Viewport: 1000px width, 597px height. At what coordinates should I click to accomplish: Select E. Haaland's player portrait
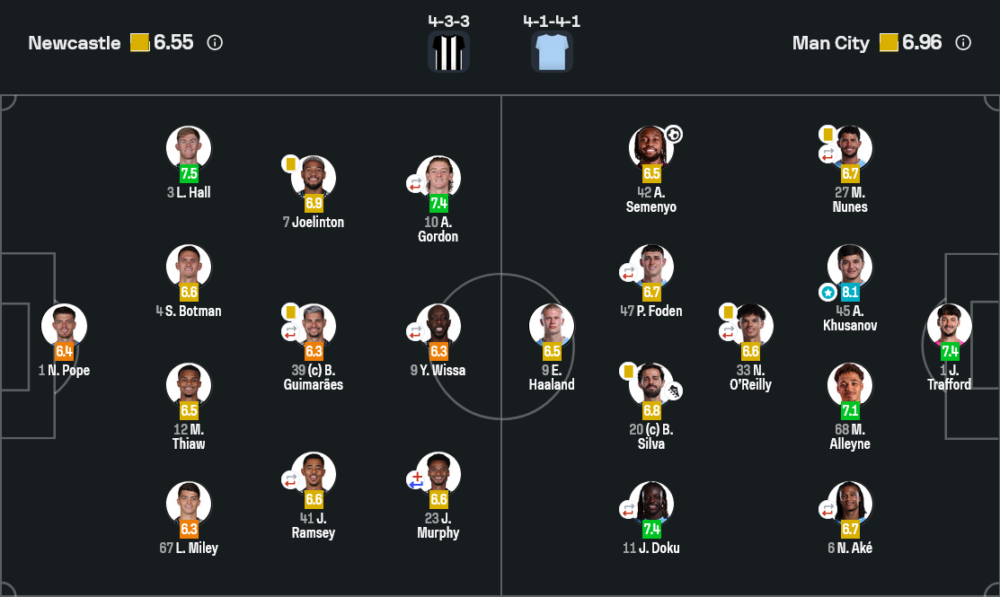click(x=552, y=325)
